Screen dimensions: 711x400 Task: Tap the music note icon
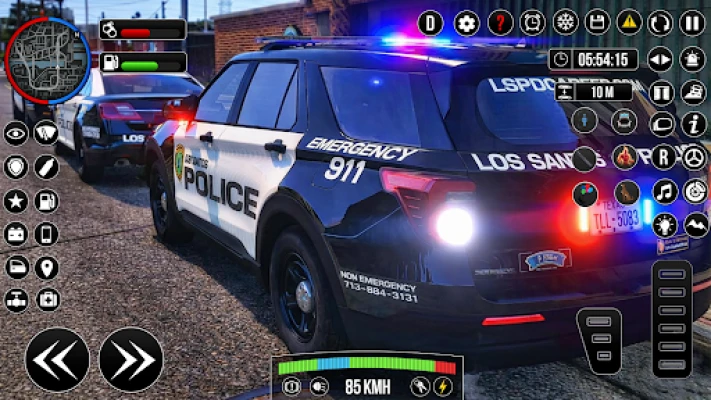665,191
